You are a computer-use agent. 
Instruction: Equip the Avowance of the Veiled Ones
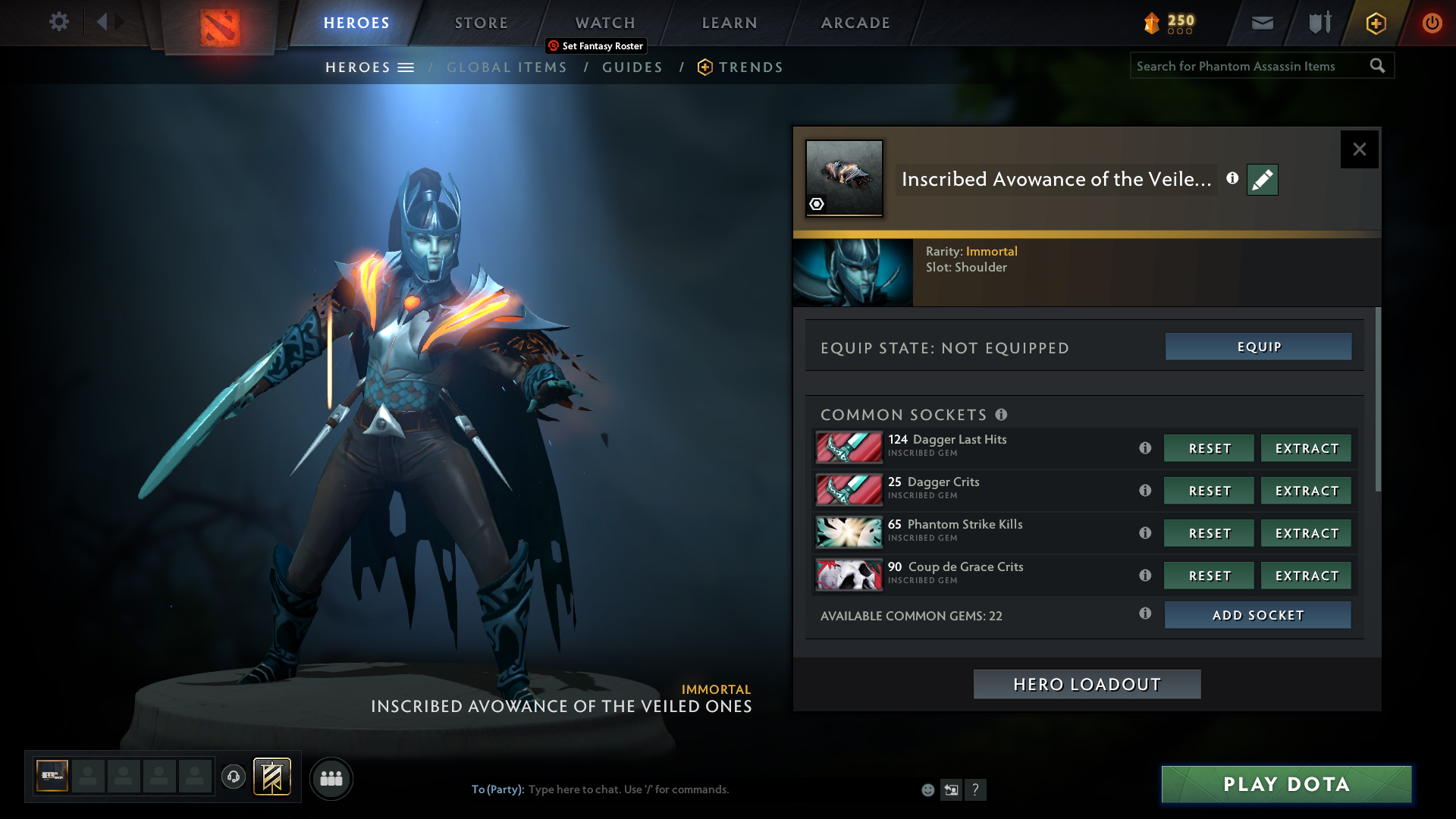click(x=1258, y=347)
